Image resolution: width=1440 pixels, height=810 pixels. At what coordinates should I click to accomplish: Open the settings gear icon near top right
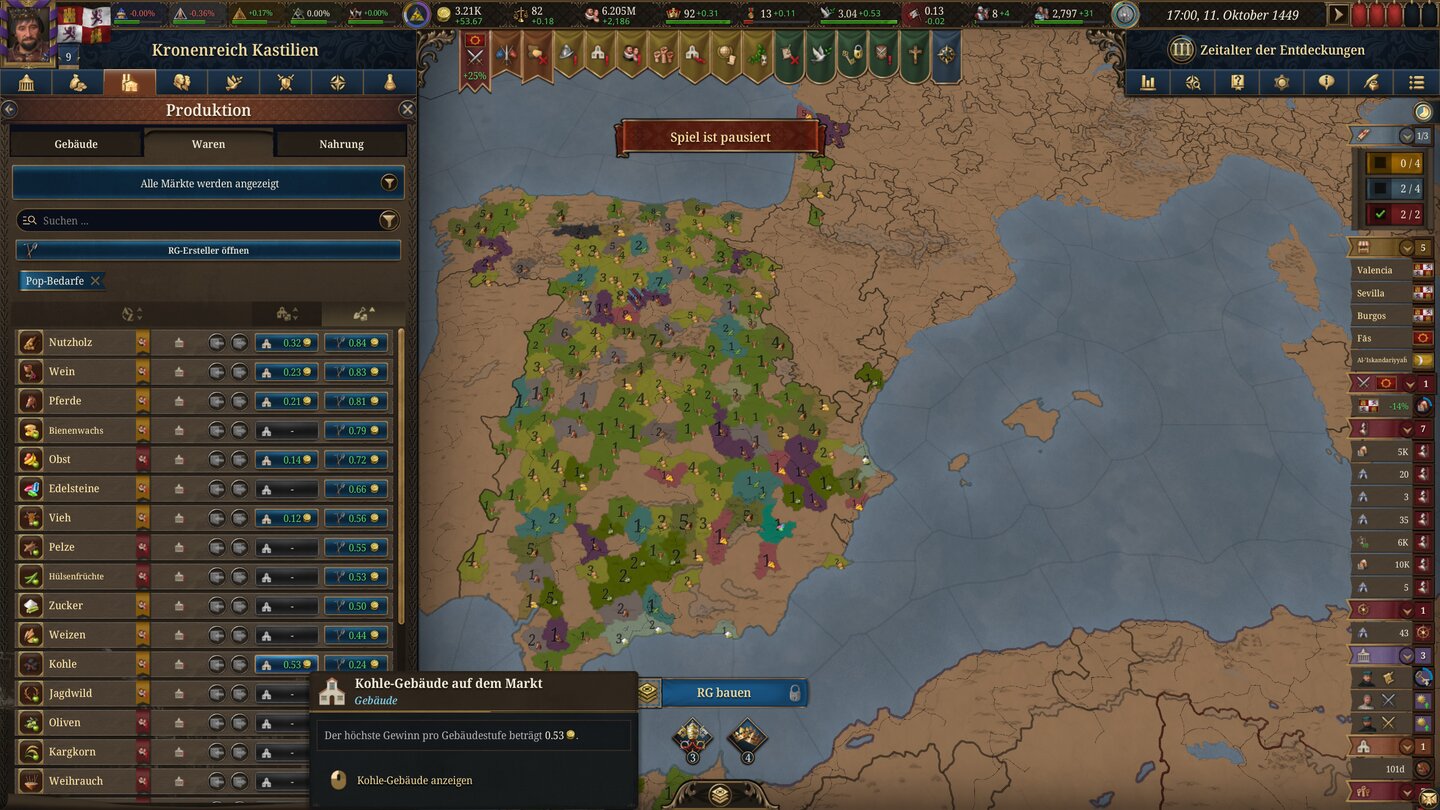pyautogui.click(x=1281, y=83)
